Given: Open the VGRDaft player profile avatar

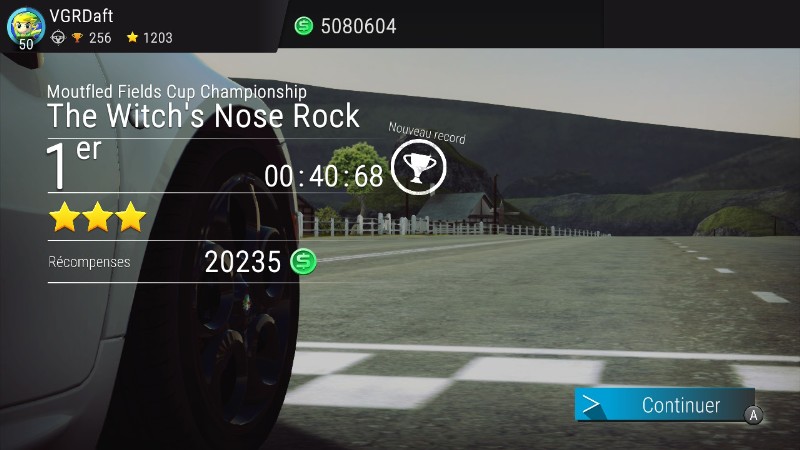Looking at the screenshot, I should [x=25, y=26].
